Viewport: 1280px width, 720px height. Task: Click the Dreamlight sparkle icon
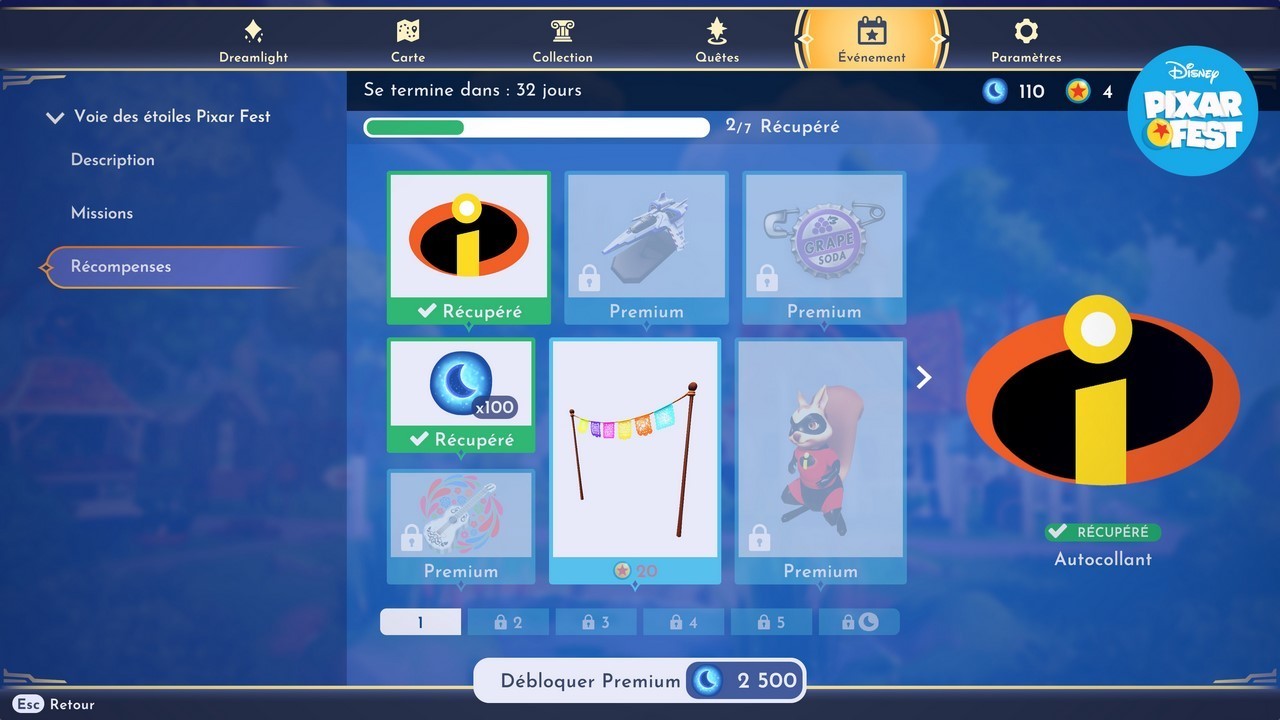[253, 33]
